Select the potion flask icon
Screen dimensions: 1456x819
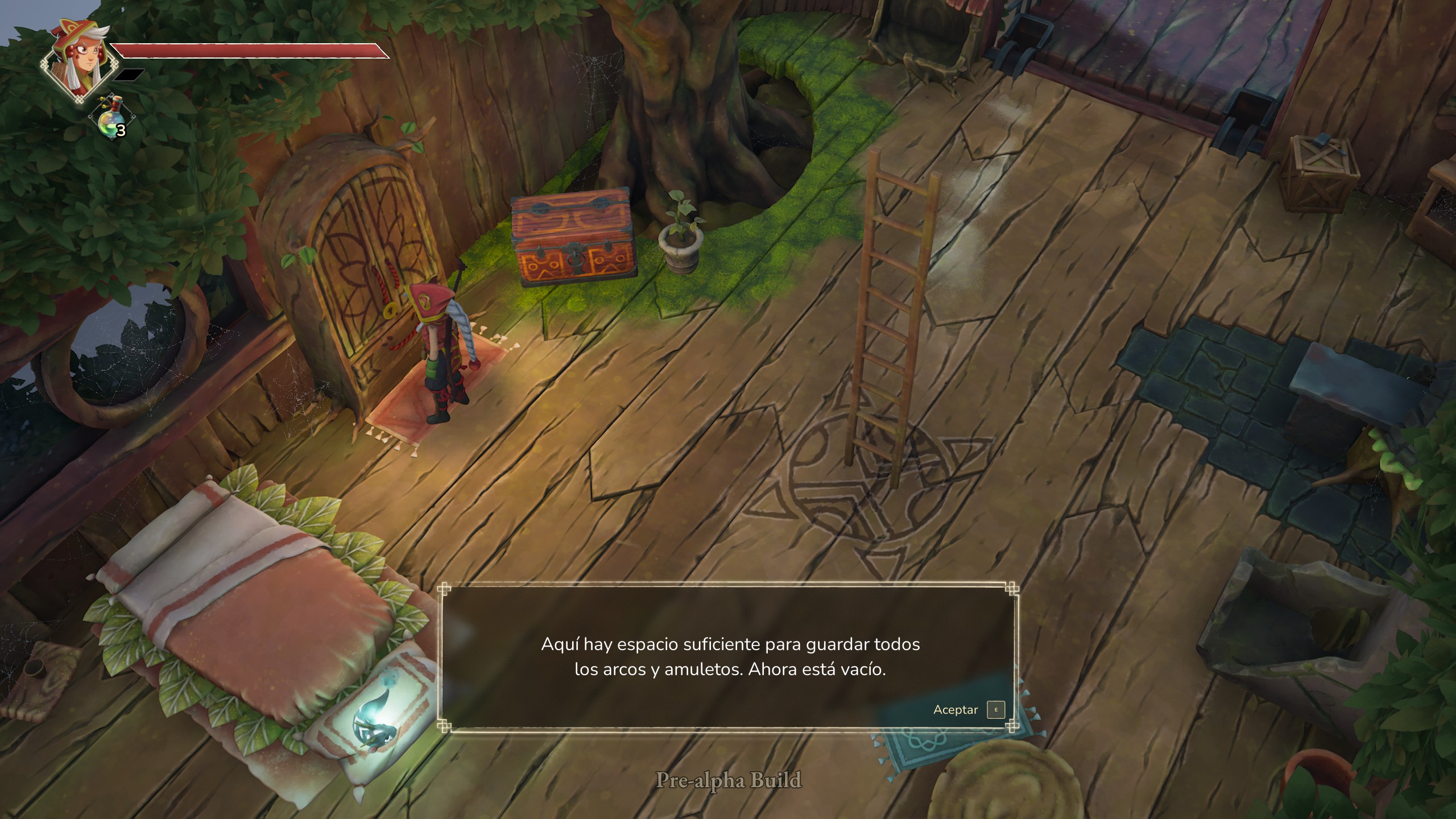[111, 118]
